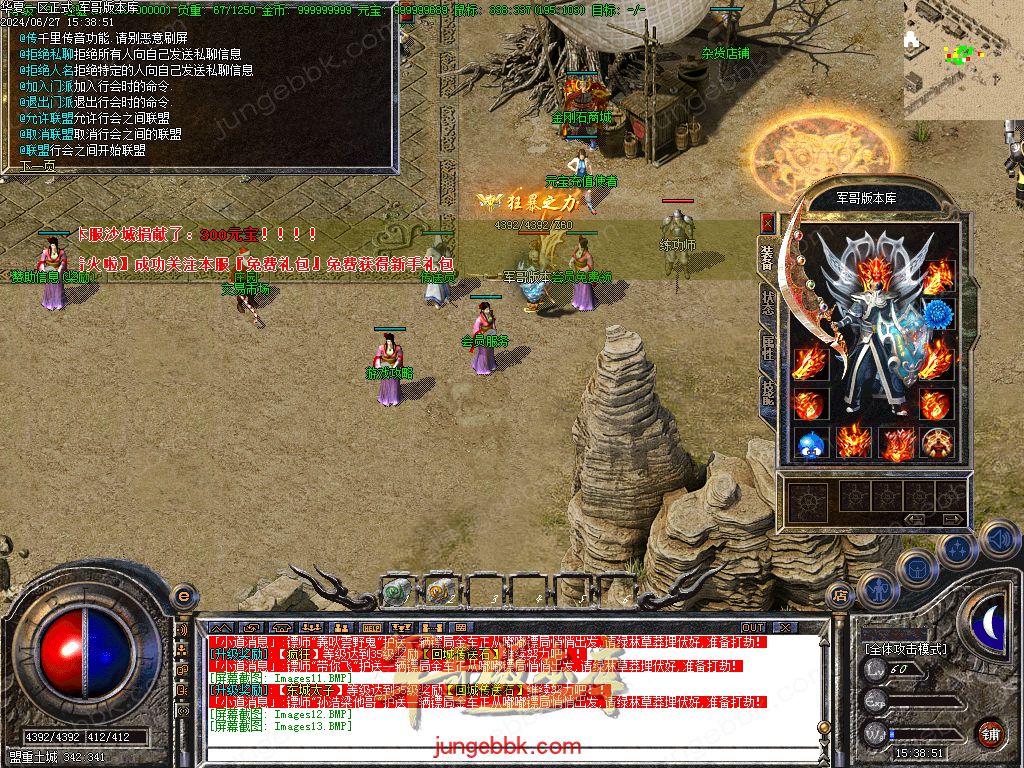Screen dimensions: 1024x768
Task: Open the skills sparkle round button
Action: click(957, 548)
